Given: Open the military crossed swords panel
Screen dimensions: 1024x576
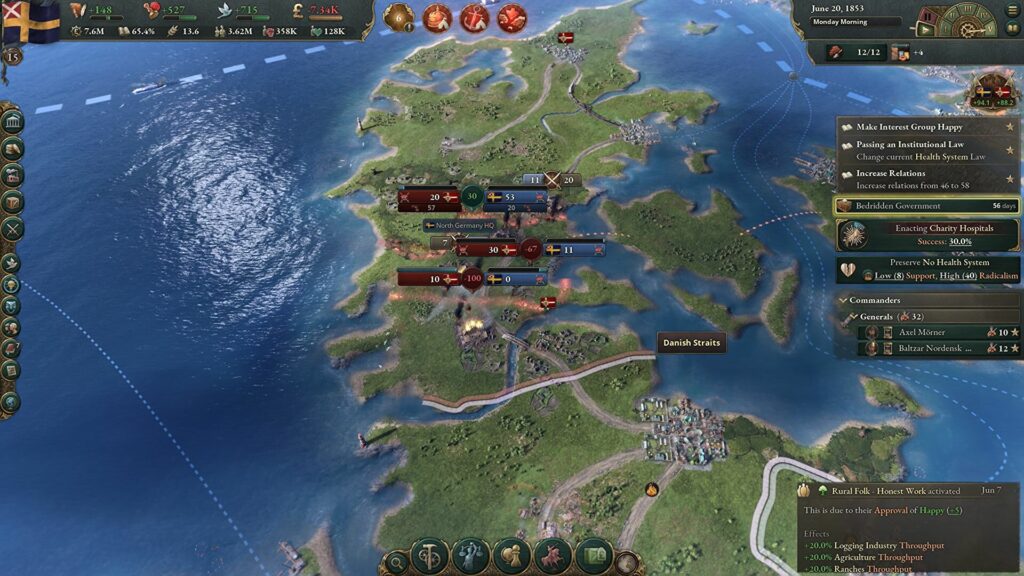Looking at the screenshot, I should 13,228.
